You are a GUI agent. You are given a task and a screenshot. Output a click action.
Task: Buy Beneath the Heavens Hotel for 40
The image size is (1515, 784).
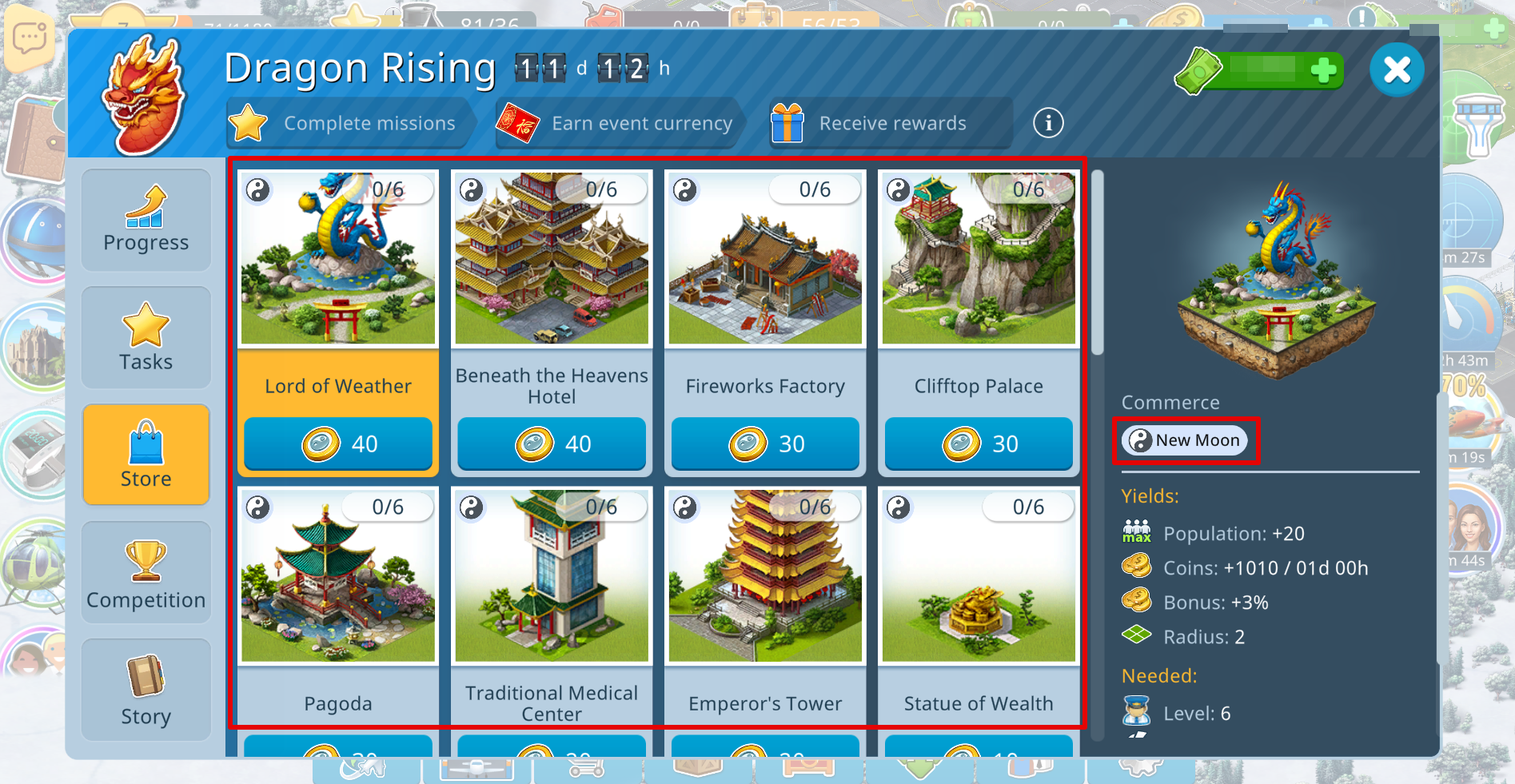pos(552,444)
